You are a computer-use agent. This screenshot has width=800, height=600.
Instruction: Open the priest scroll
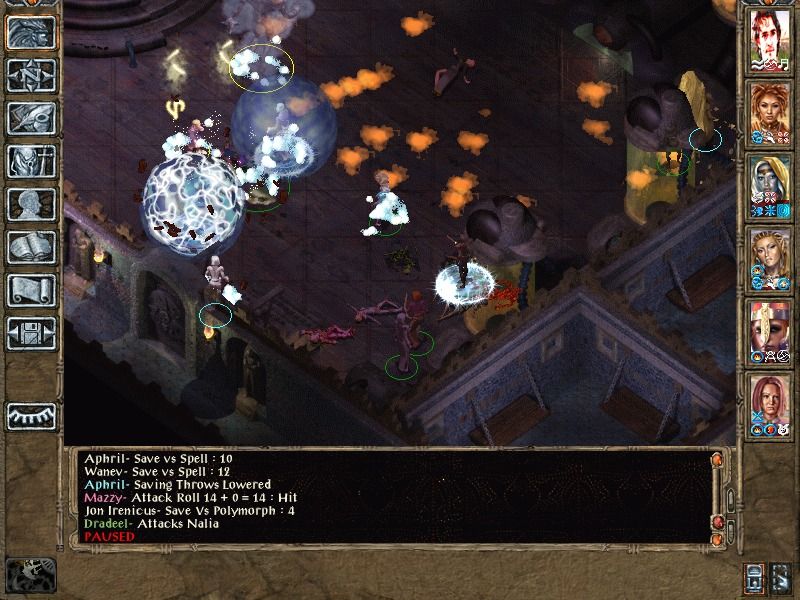pyautogui.click(x=30, y=290)
